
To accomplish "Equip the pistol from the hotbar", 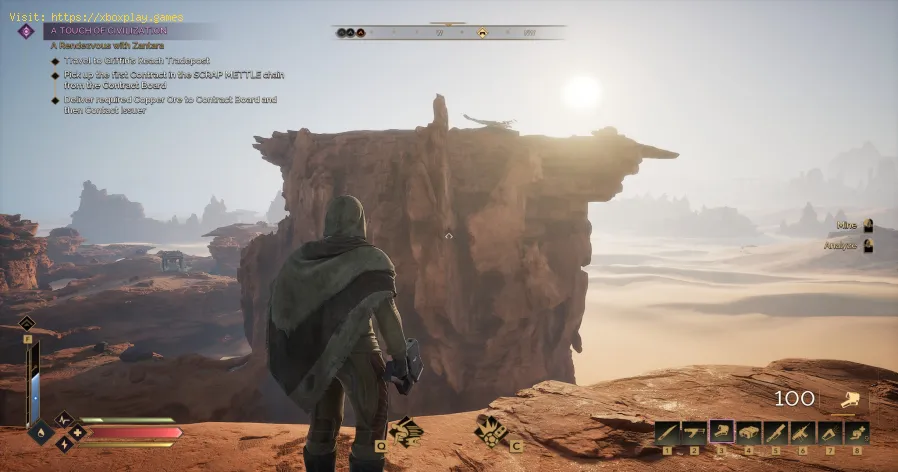I will pyautogui.click(x=695, y=432).
